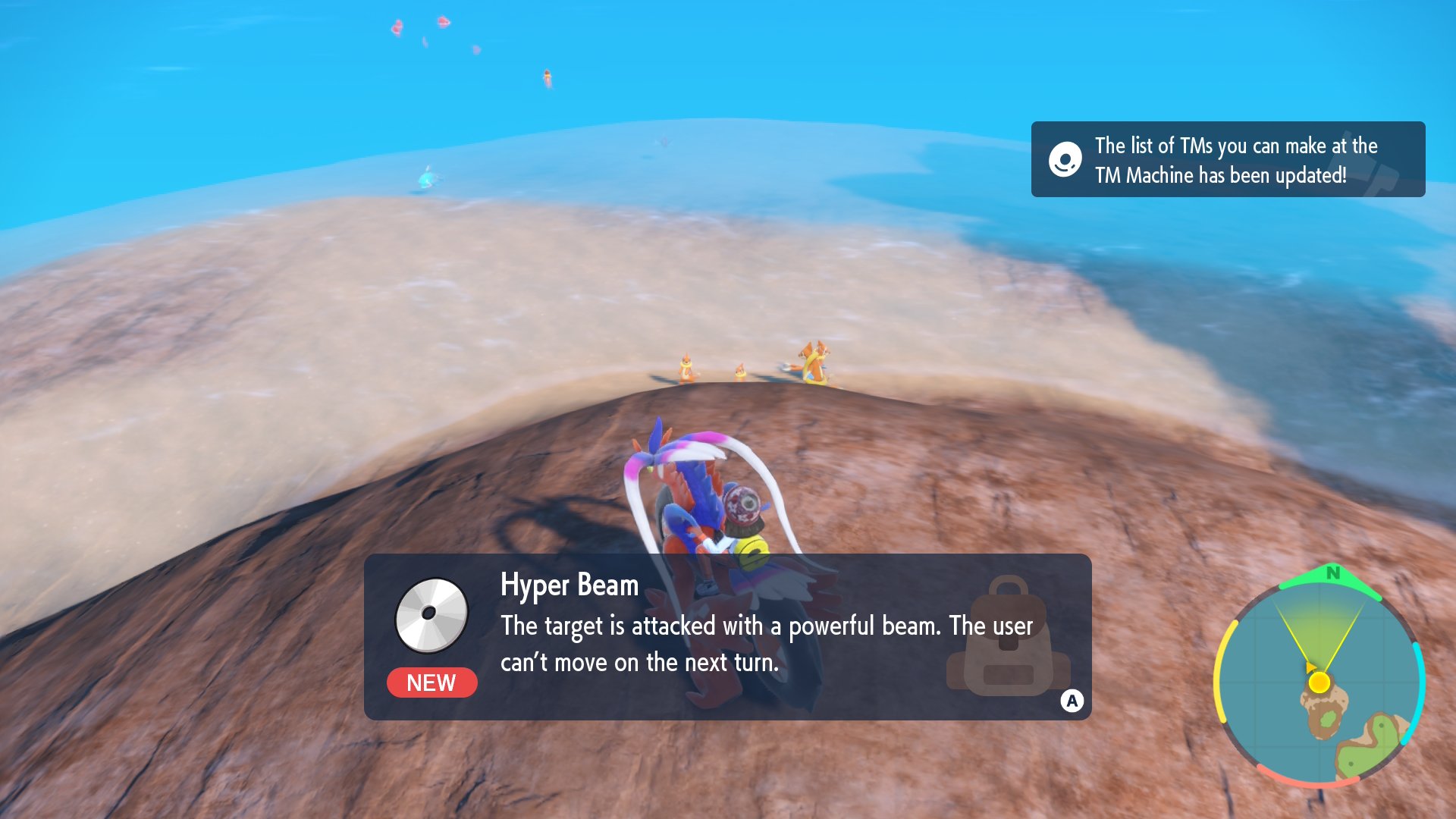The width and height of the screenshot is (1456, 819).
Task: Click the yellow player marker on minimap
Action: point(1319,682)
